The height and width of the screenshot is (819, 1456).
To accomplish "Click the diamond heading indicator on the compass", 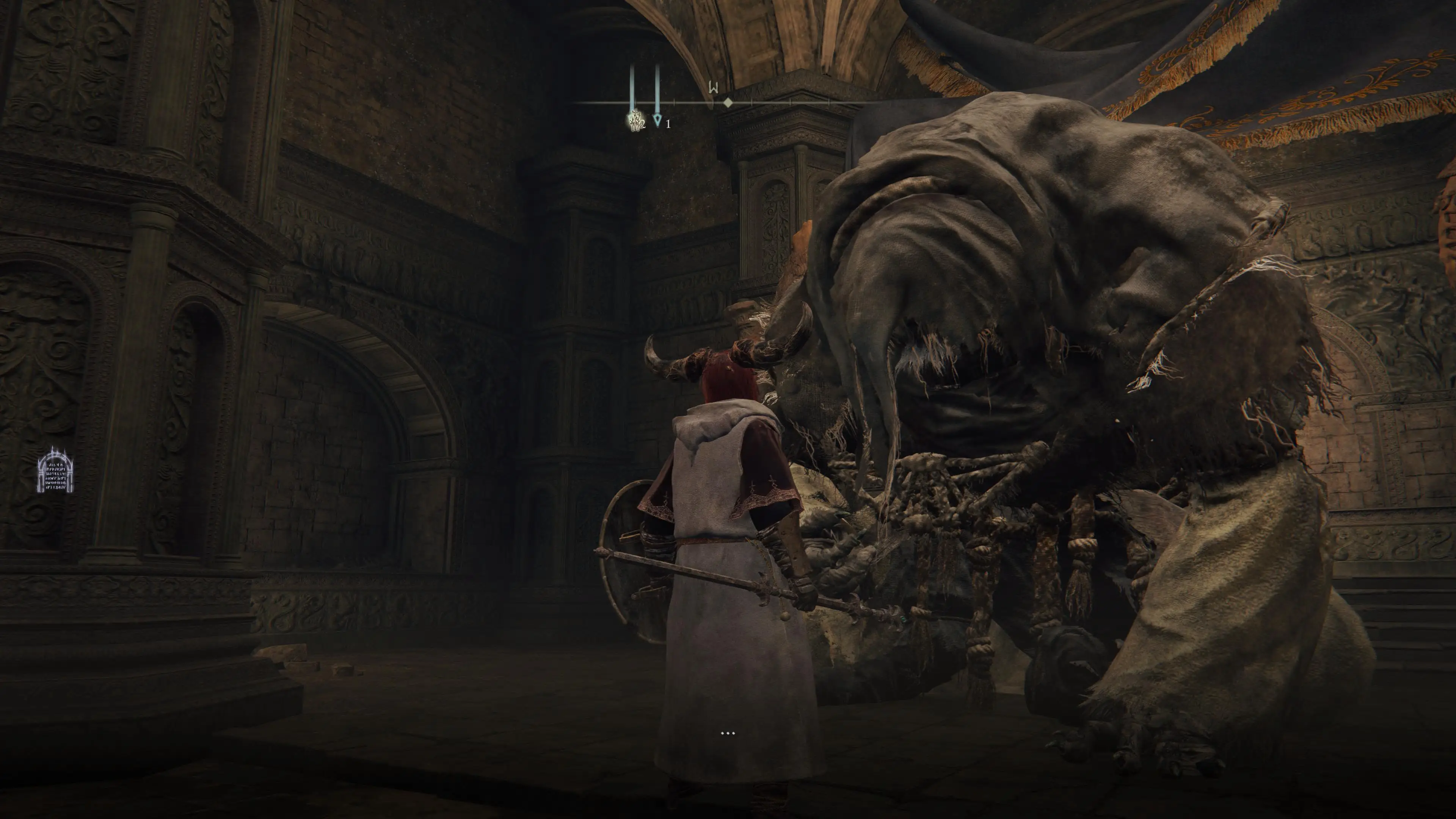I will point(728,102).
